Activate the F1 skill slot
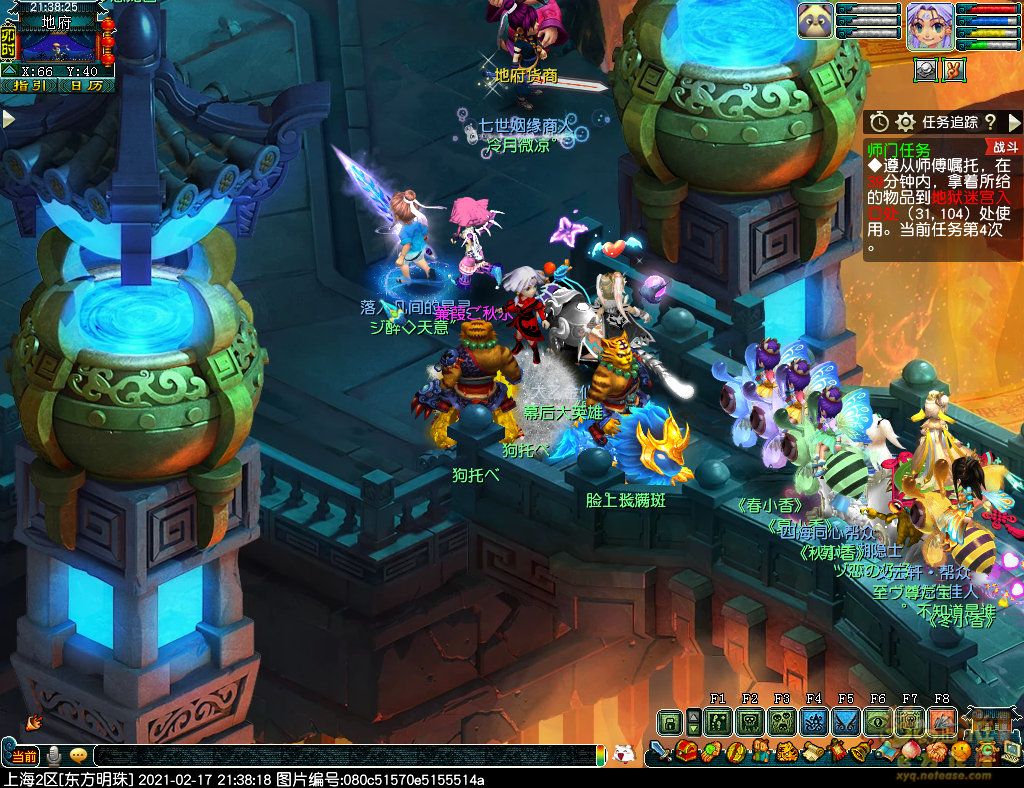This screenshot has height=788, width=1024. pyautogui.click(x=717, y=720)
